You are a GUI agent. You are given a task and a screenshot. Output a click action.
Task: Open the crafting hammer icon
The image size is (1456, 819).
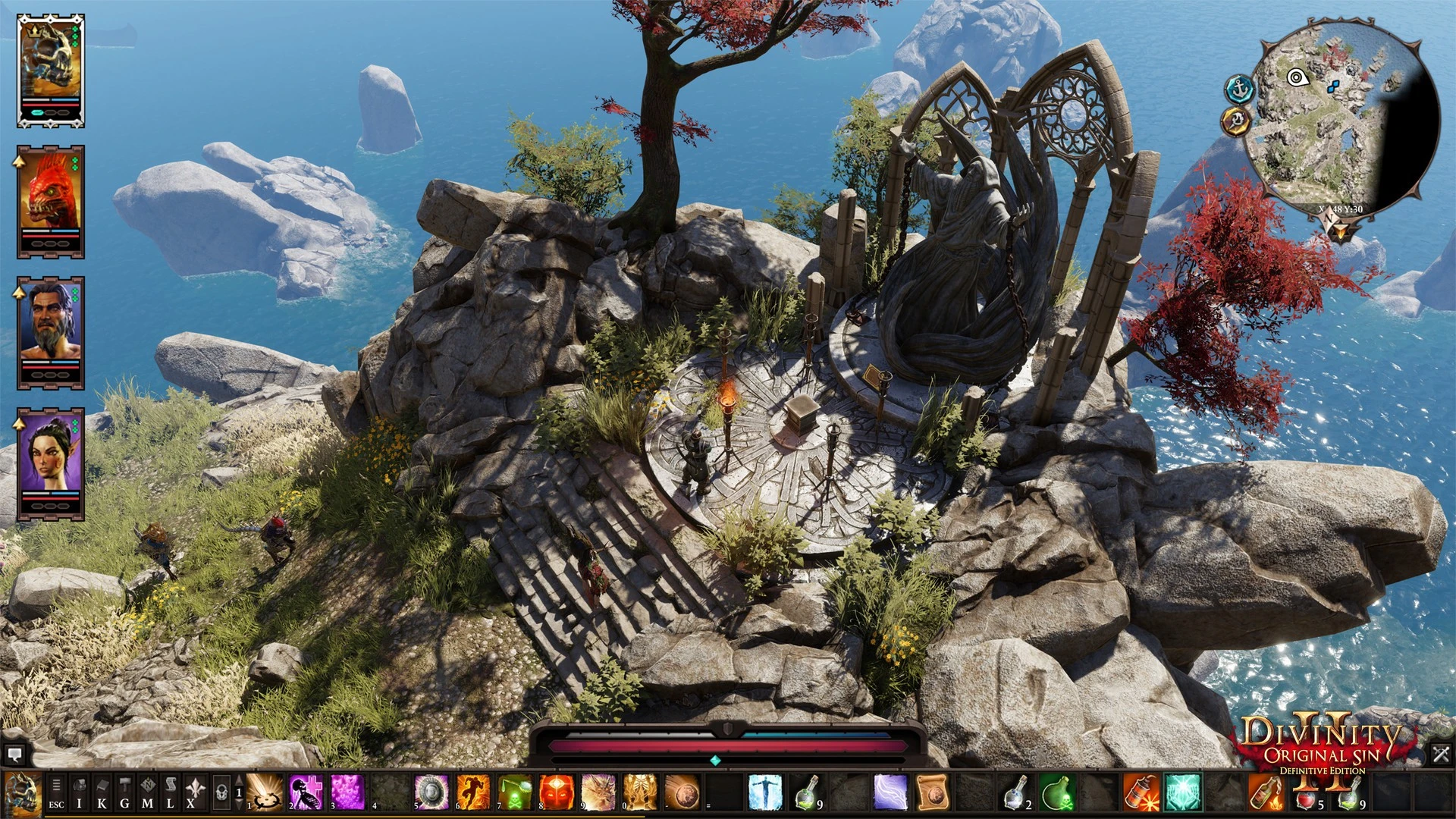coord(124,793)
